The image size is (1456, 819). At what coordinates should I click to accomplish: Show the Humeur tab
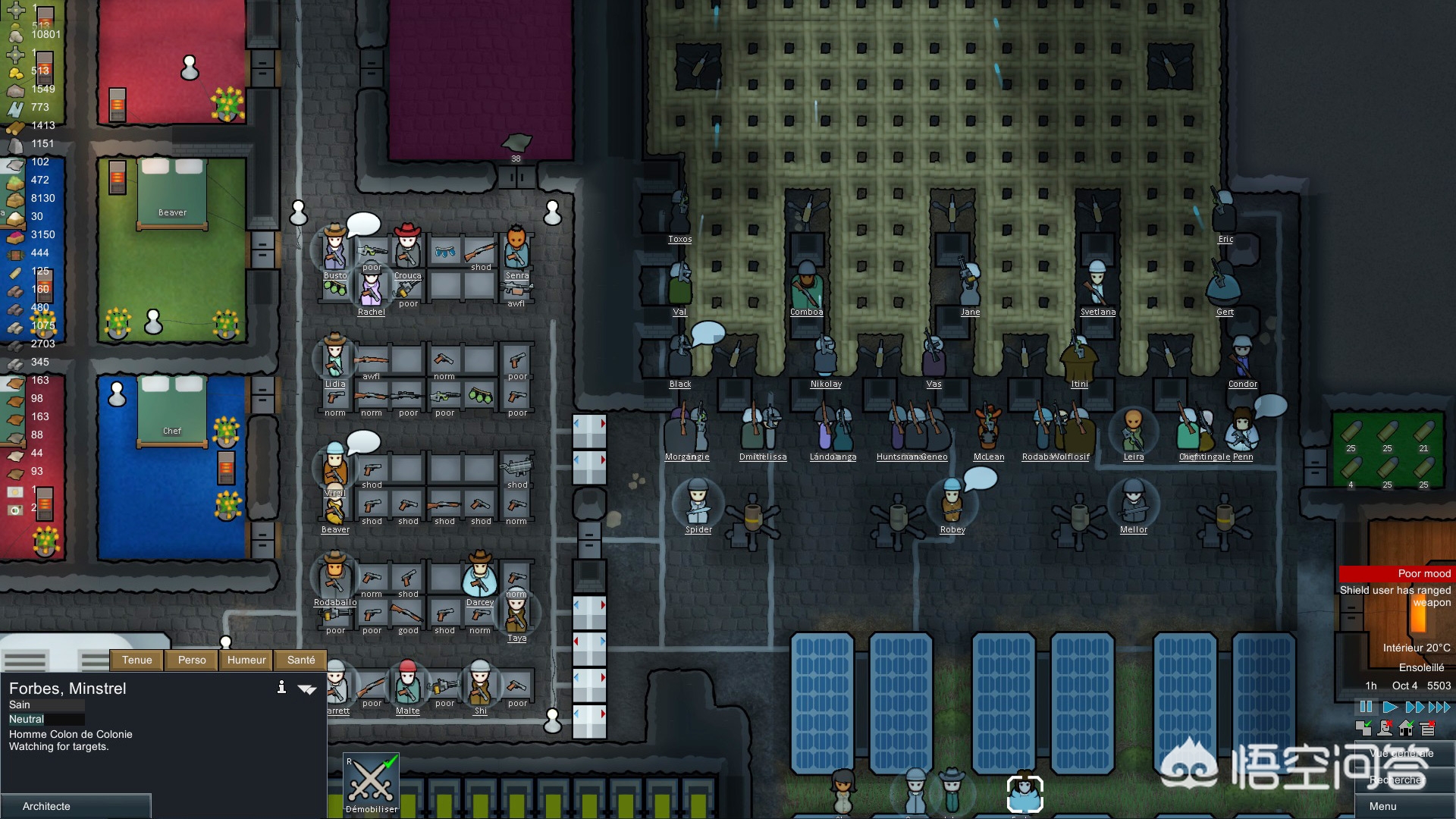pos(246,660)
